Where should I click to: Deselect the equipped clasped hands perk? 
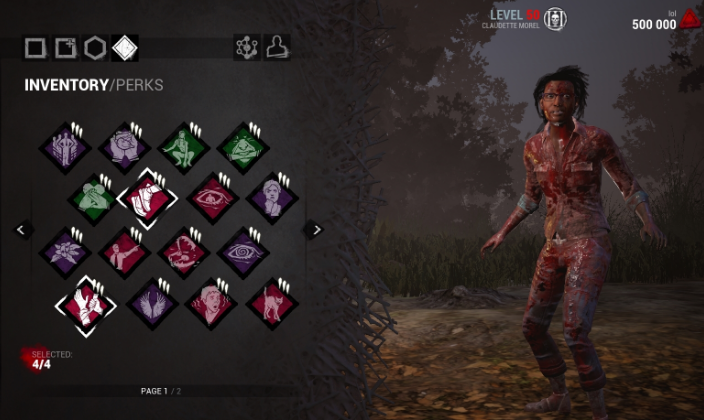(x=84, y=301)
